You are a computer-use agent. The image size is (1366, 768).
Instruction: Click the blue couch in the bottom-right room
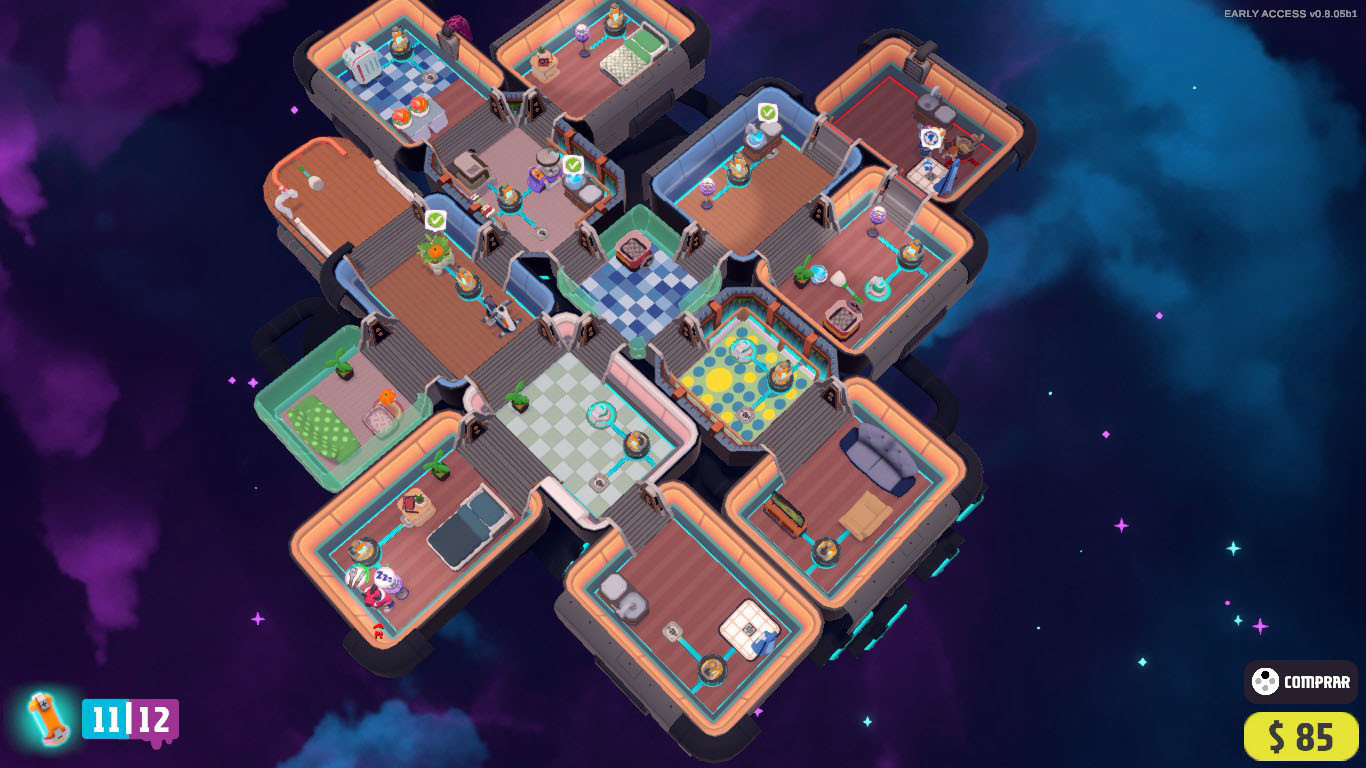[881, 460]
